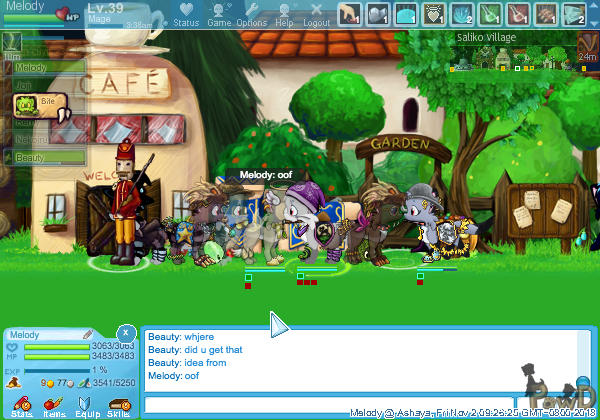
Task: Activate the last skill hotbar slot
Action: point(573,14)
